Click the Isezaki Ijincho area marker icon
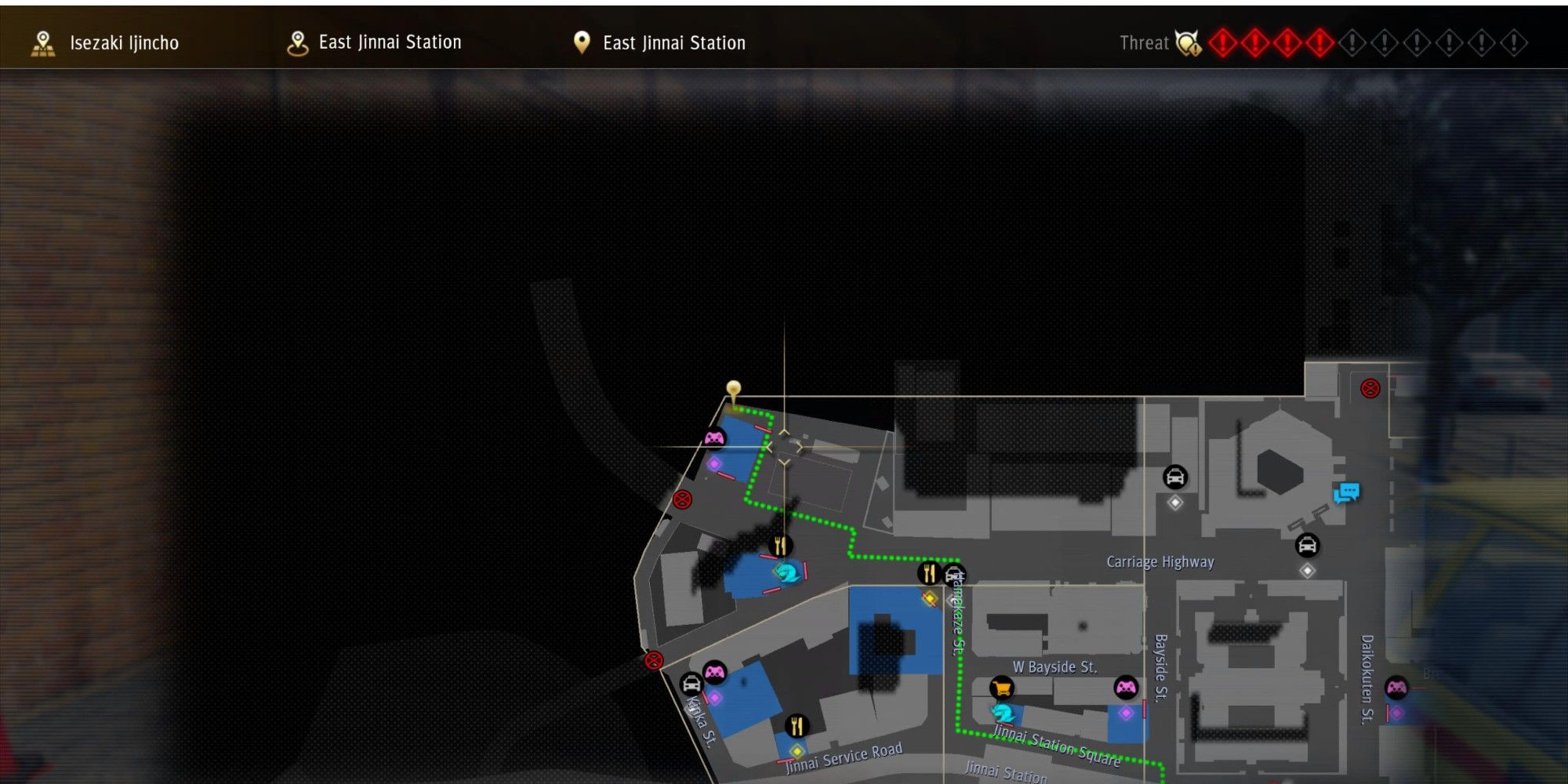The height and width of the screenshot is (784, 1568). click(x=43, y=42)
